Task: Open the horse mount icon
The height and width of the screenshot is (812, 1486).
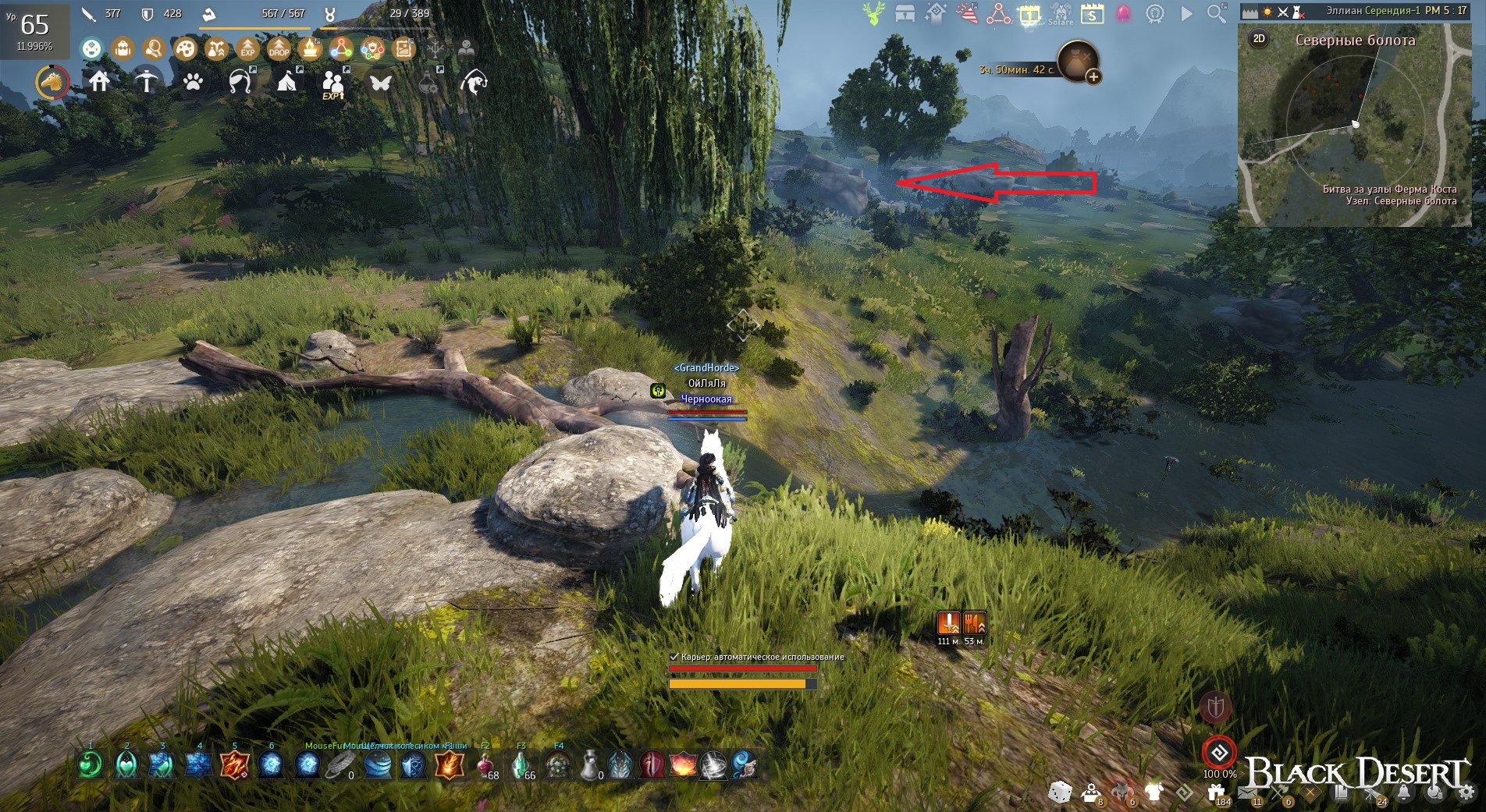Action: click(x=52, y=82)
